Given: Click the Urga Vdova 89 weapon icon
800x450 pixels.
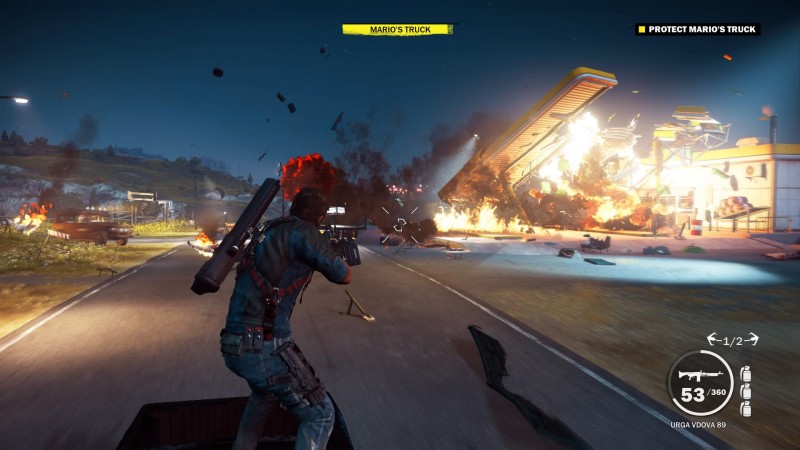Looking at the screenshot, I should pos(694,376).
